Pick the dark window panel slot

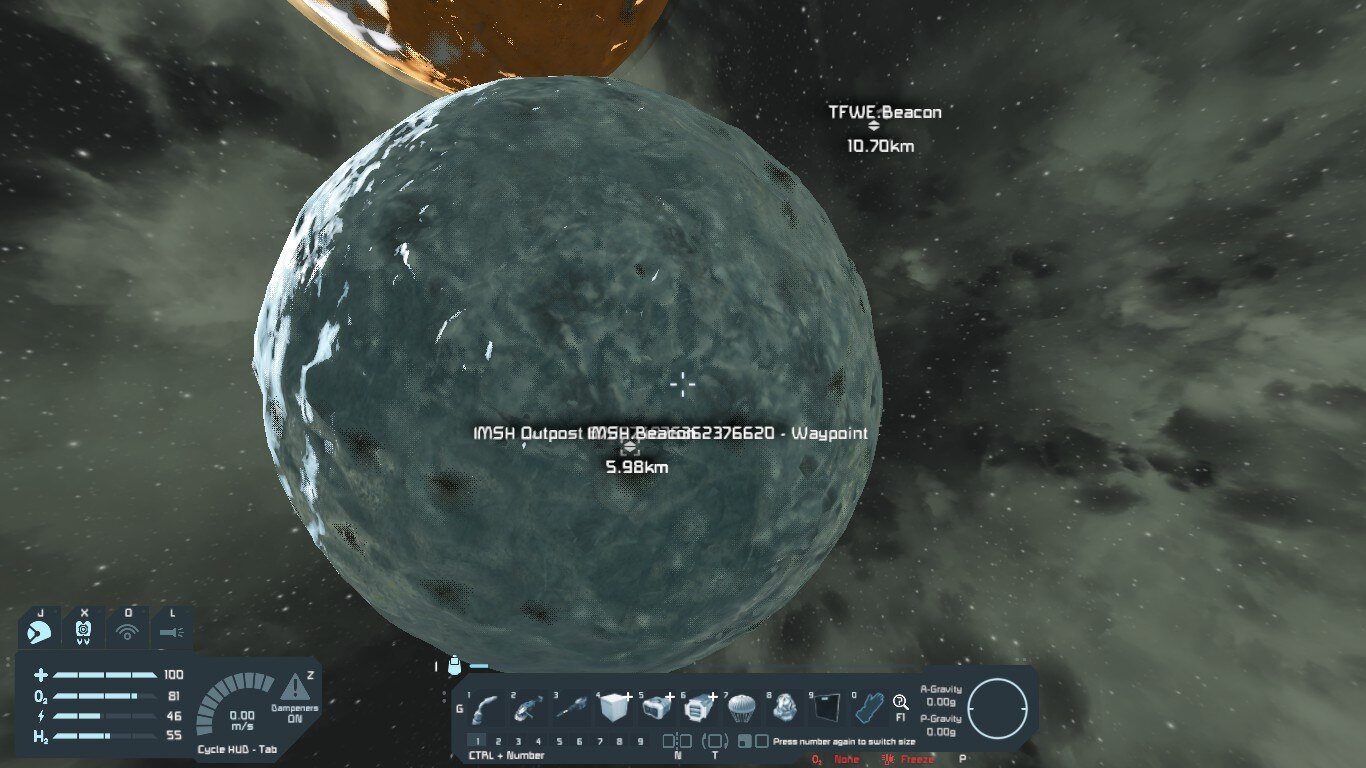826,709
